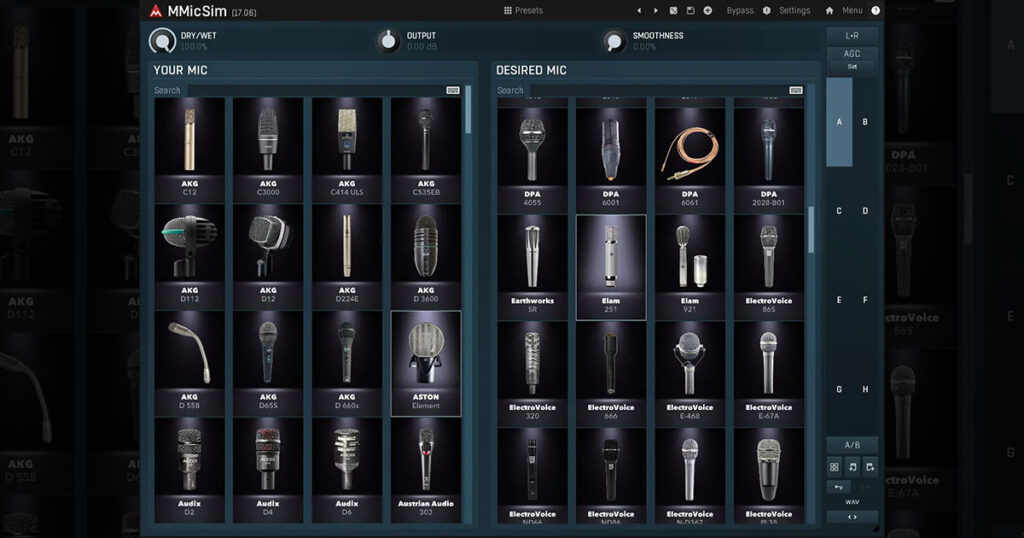
Task: Open the Menu in the top bar
Action: [851, 10]
